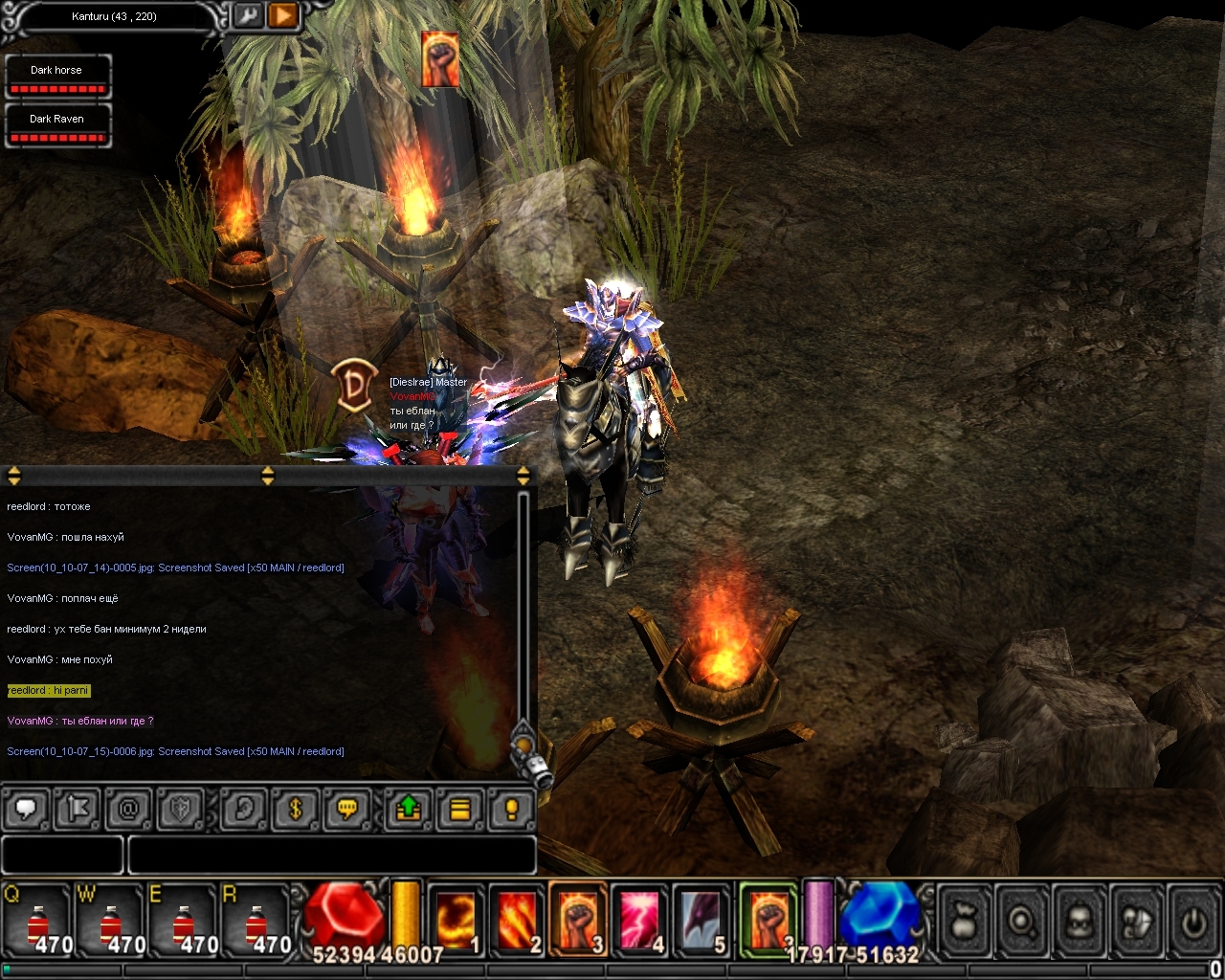Click the green up-arrow chat button
1225x980 pixels.
point(408,810)
